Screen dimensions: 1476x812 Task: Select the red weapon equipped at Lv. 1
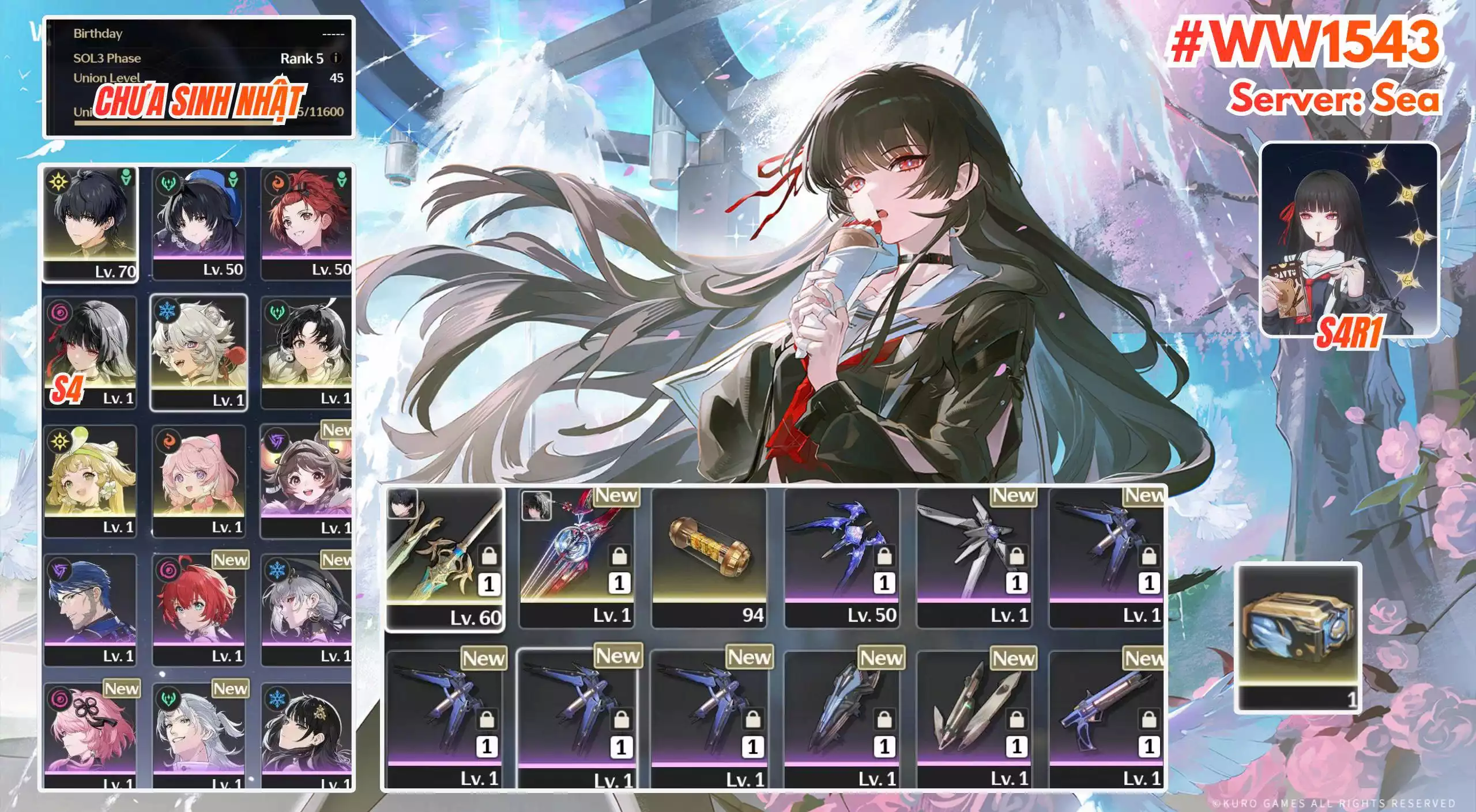tap(577, 557)
